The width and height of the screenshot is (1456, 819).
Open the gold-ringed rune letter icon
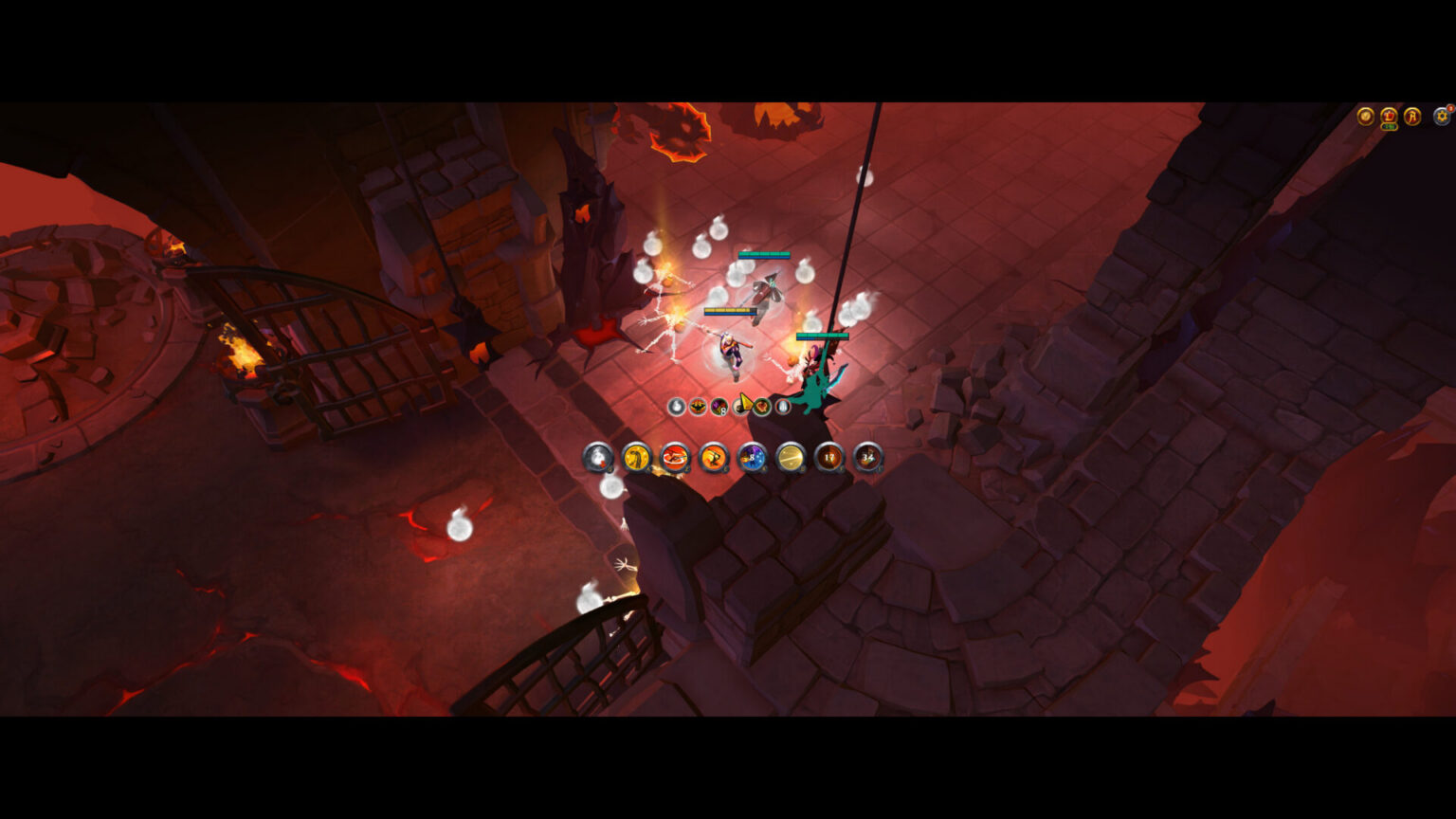(1412, 116)
